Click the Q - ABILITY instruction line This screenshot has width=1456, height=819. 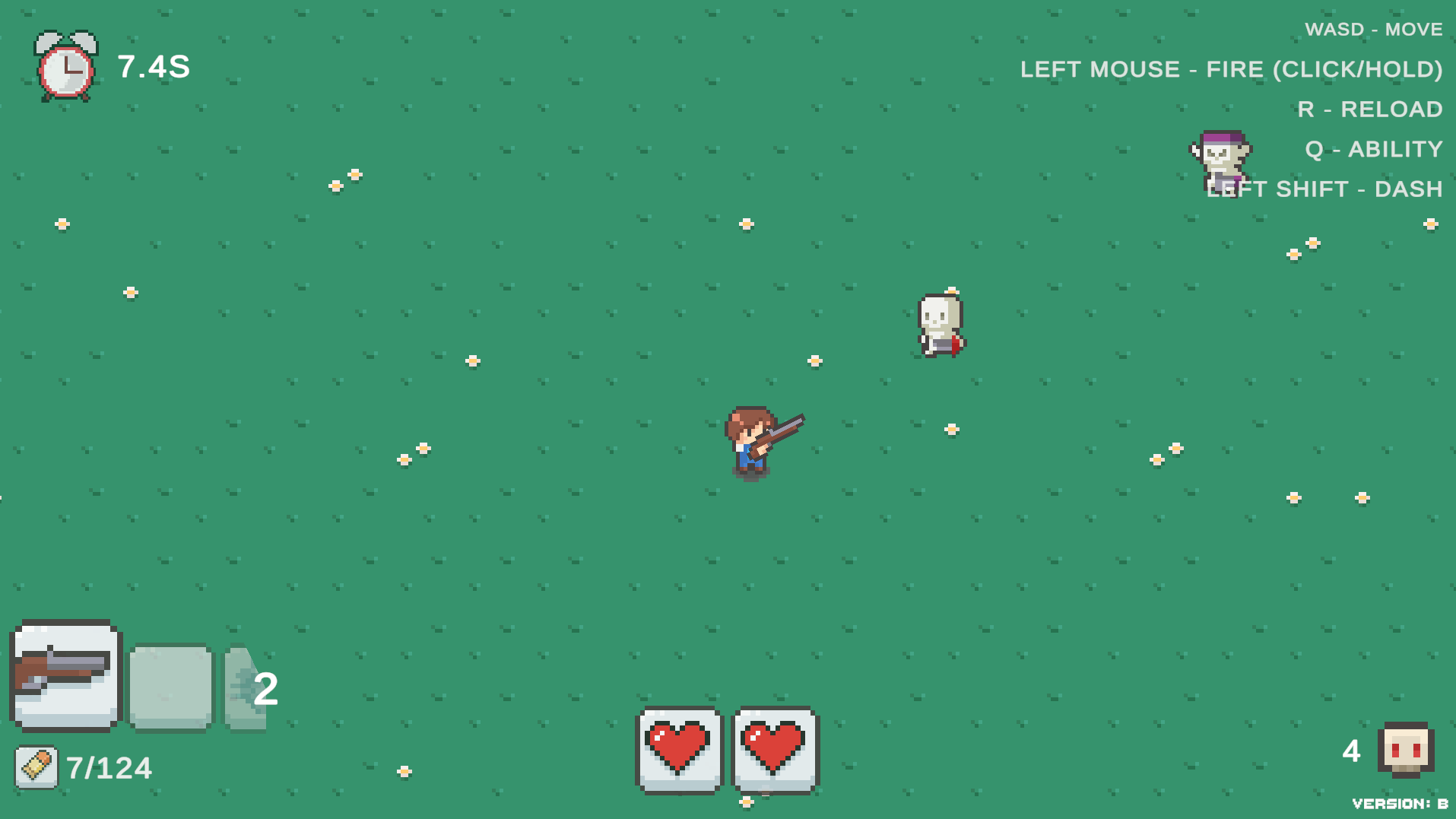click(x=1373, y=149)
